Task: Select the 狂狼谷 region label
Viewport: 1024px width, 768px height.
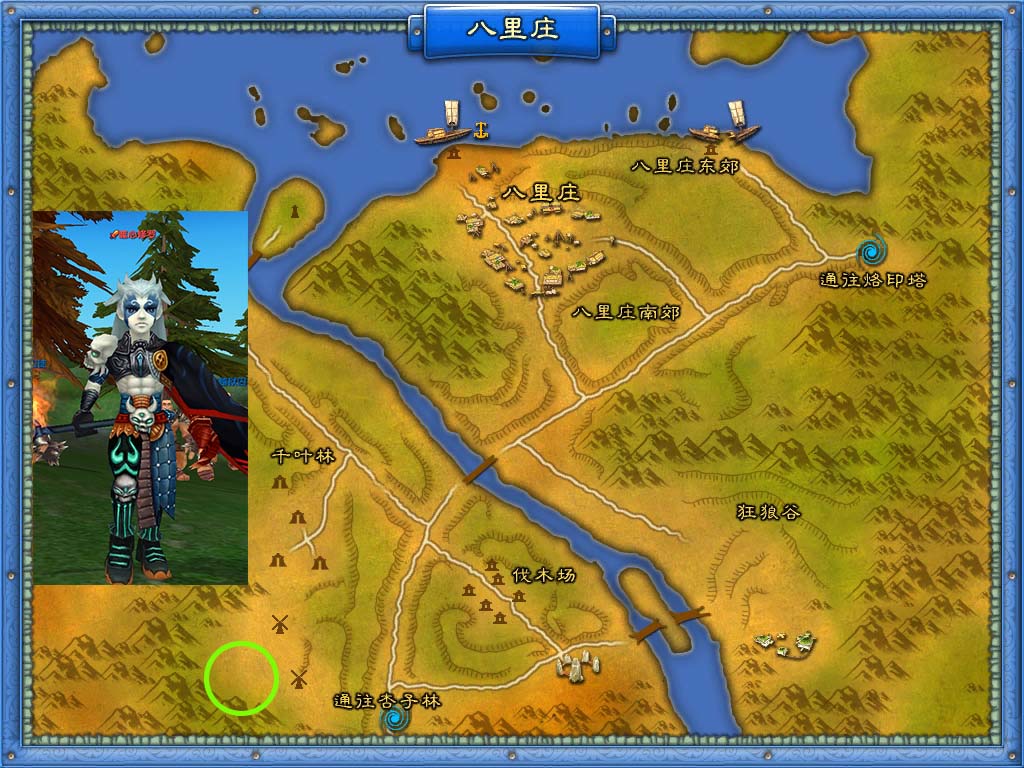Action: coord(769,512)
